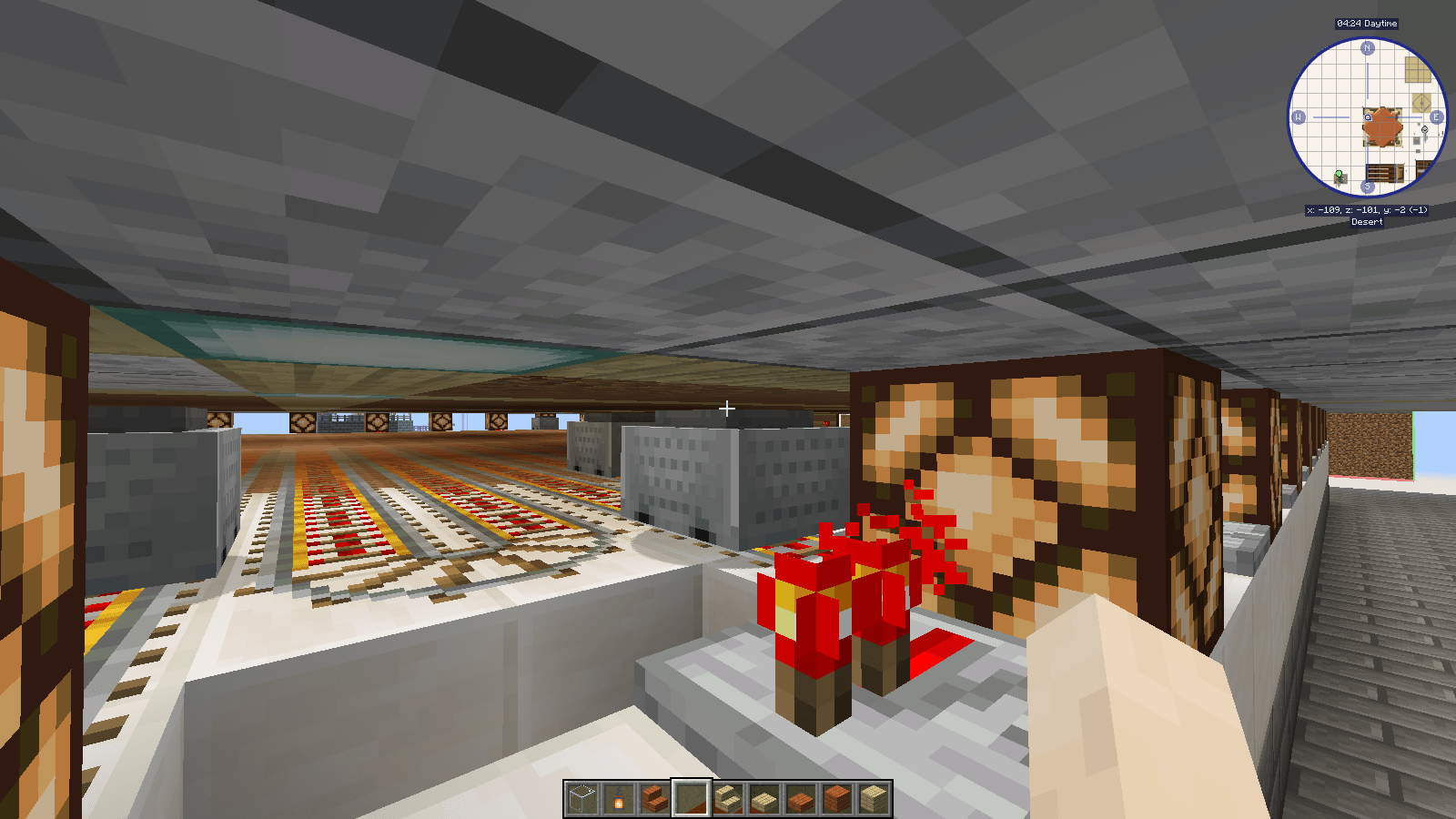This screenshot has height=819, width=1456.
Task: Select the glass block in the hotbar
Action: [x=582, y=797]
